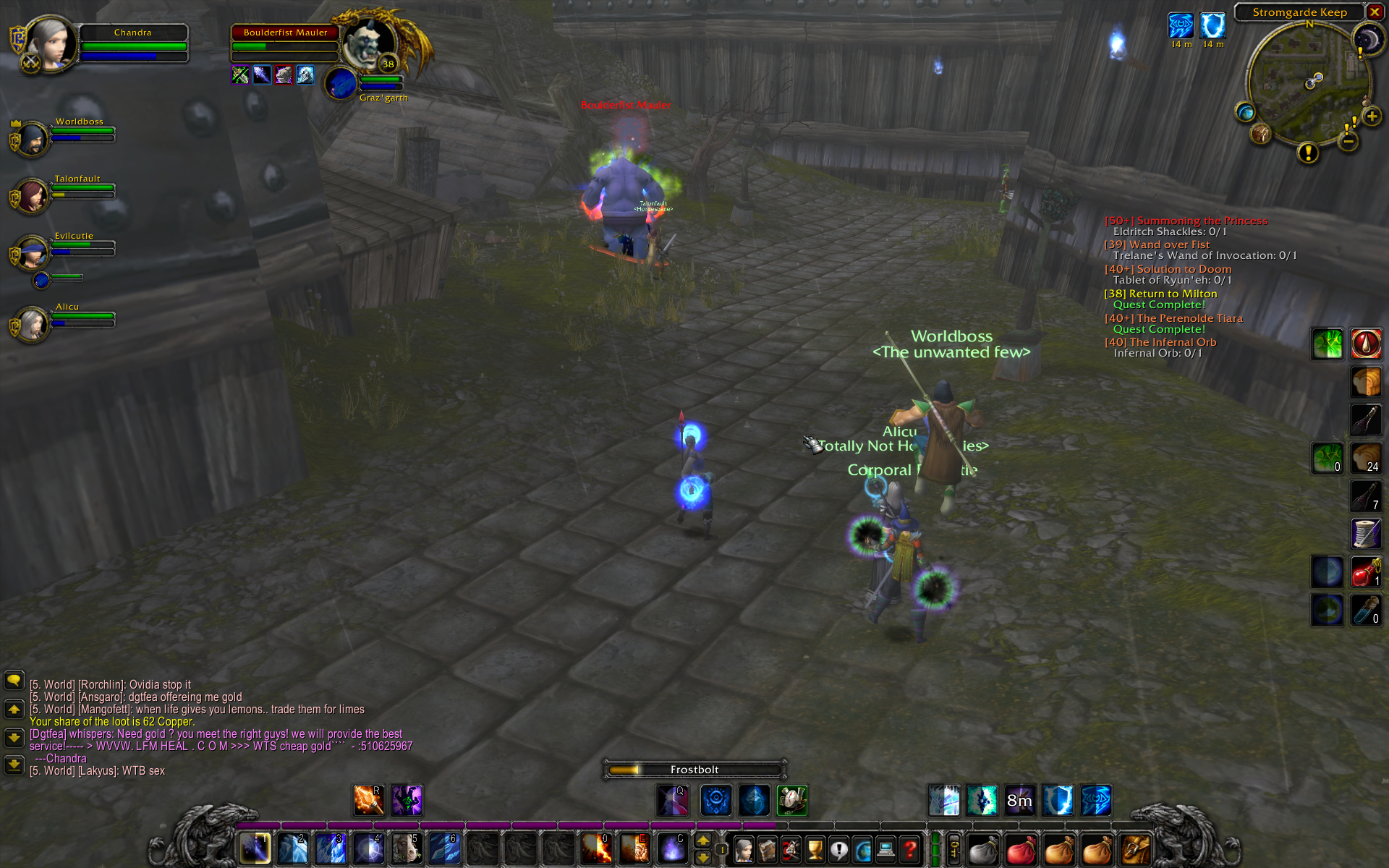Image resolution: width=1389 pixels, height=868 pixels.
Task: Open the character info portrait button
Action: click(744, 849)
